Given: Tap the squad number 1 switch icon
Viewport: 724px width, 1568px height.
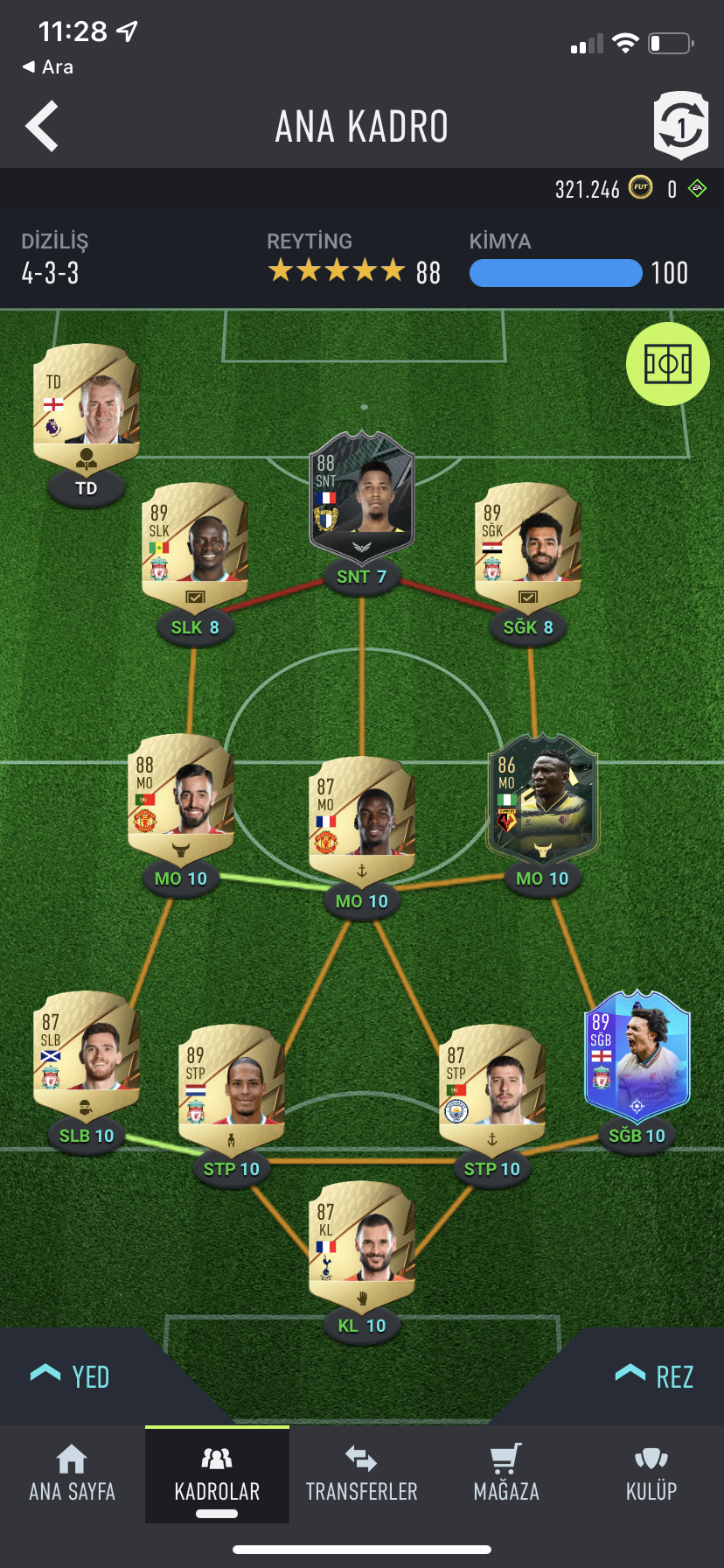Looking at the screenshot, I should (x=680, y=126).
